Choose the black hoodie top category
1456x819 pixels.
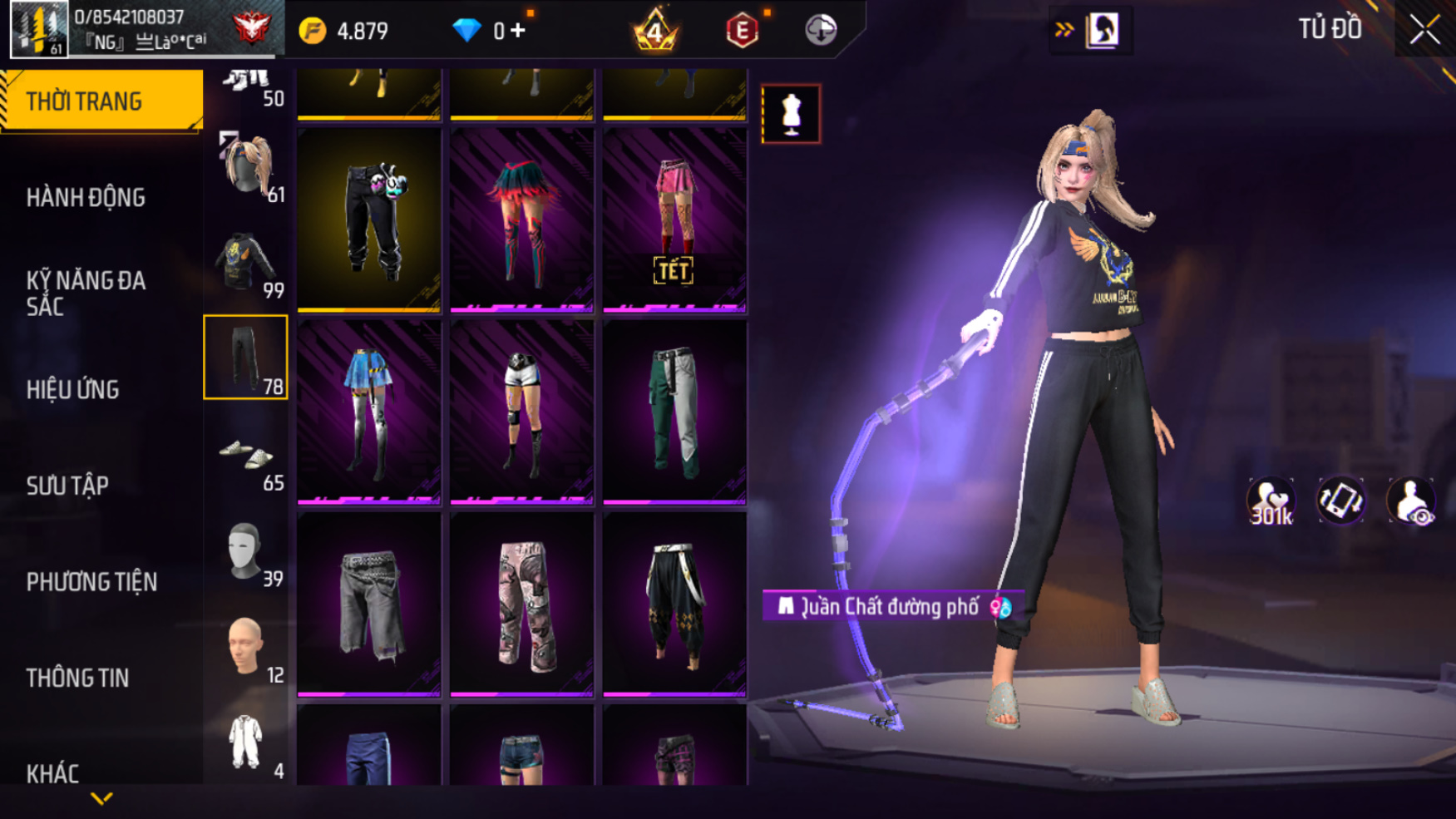(x=246, y=263)
